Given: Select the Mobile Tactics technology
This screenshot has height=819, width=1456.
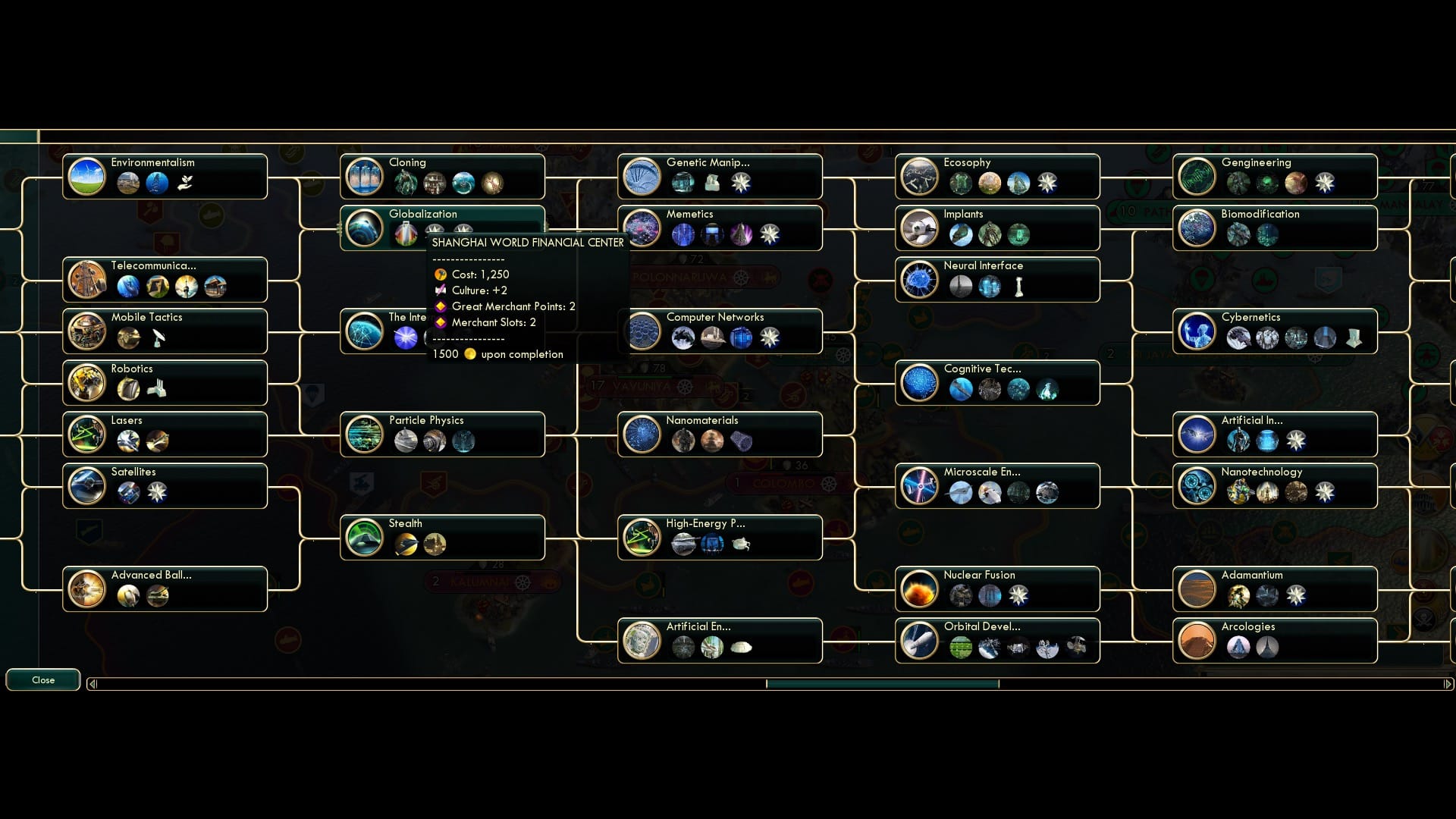Looking at the screenshot, I should click(x=87, y=331).
